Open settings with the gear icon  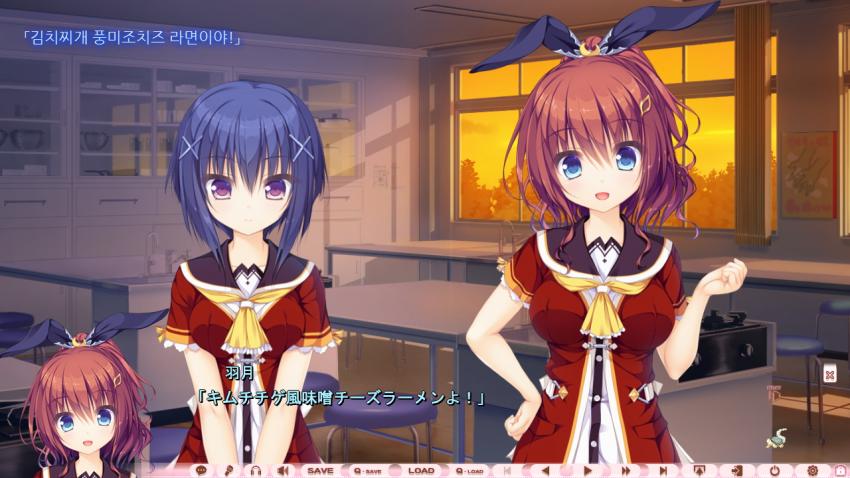click(812, 470)
